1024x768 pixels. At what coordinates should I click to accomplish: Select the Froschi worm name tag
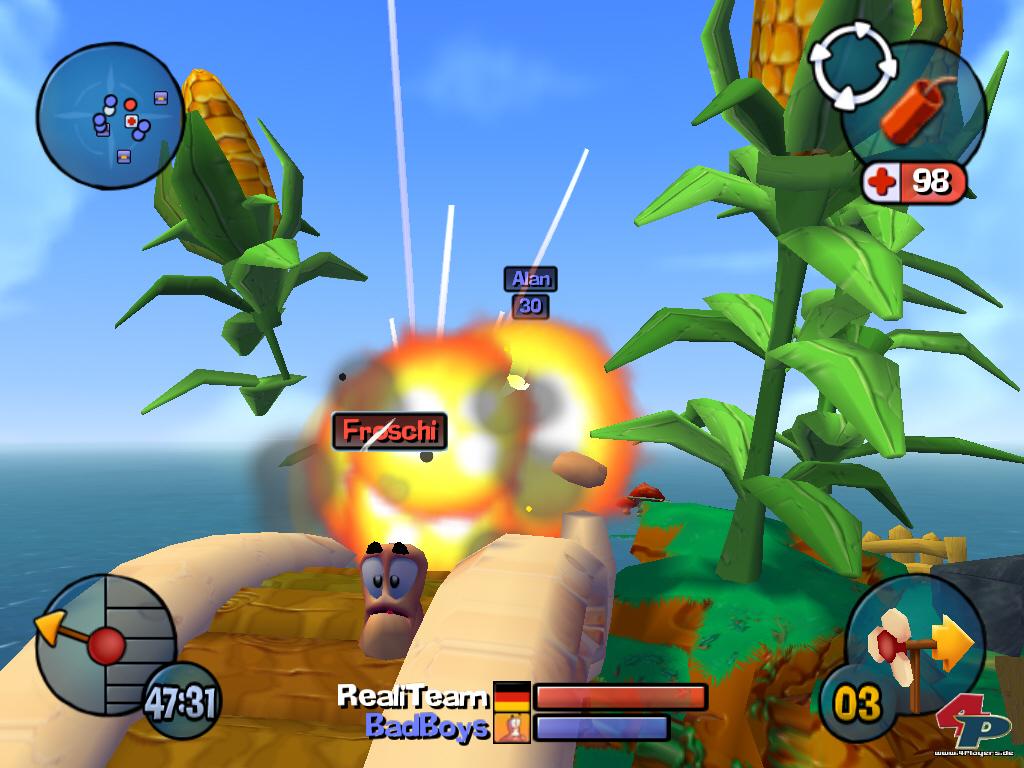click(x=389, y=431)
